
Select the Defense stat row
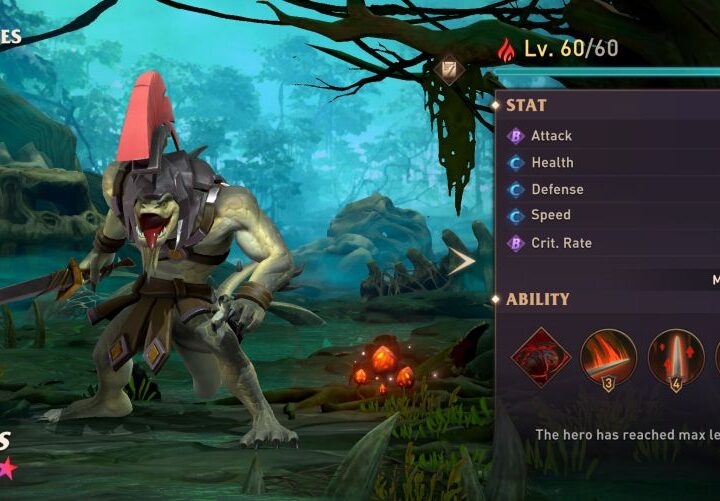point(610,189)
